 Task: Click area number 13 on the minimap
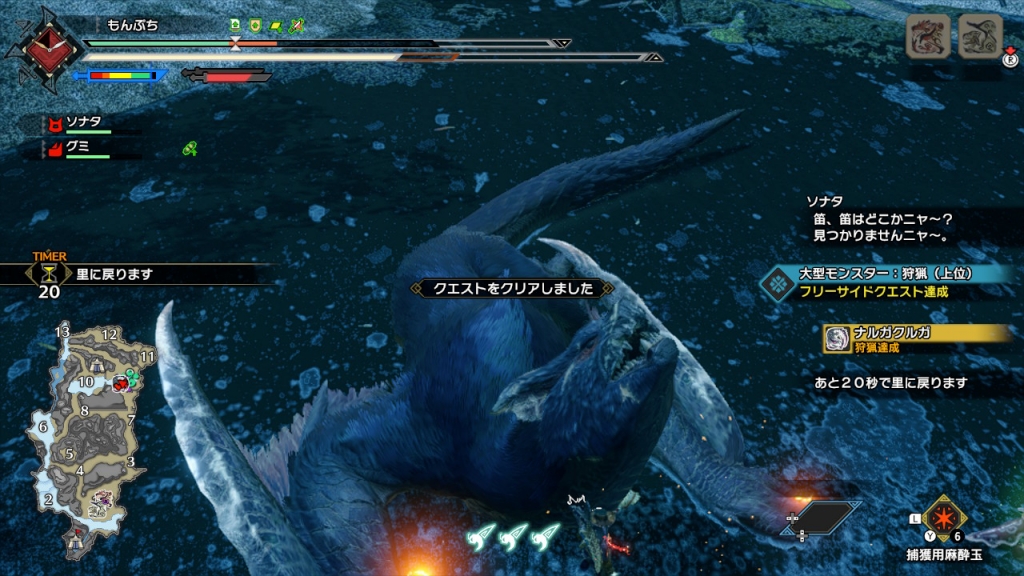tap(62, 332)
